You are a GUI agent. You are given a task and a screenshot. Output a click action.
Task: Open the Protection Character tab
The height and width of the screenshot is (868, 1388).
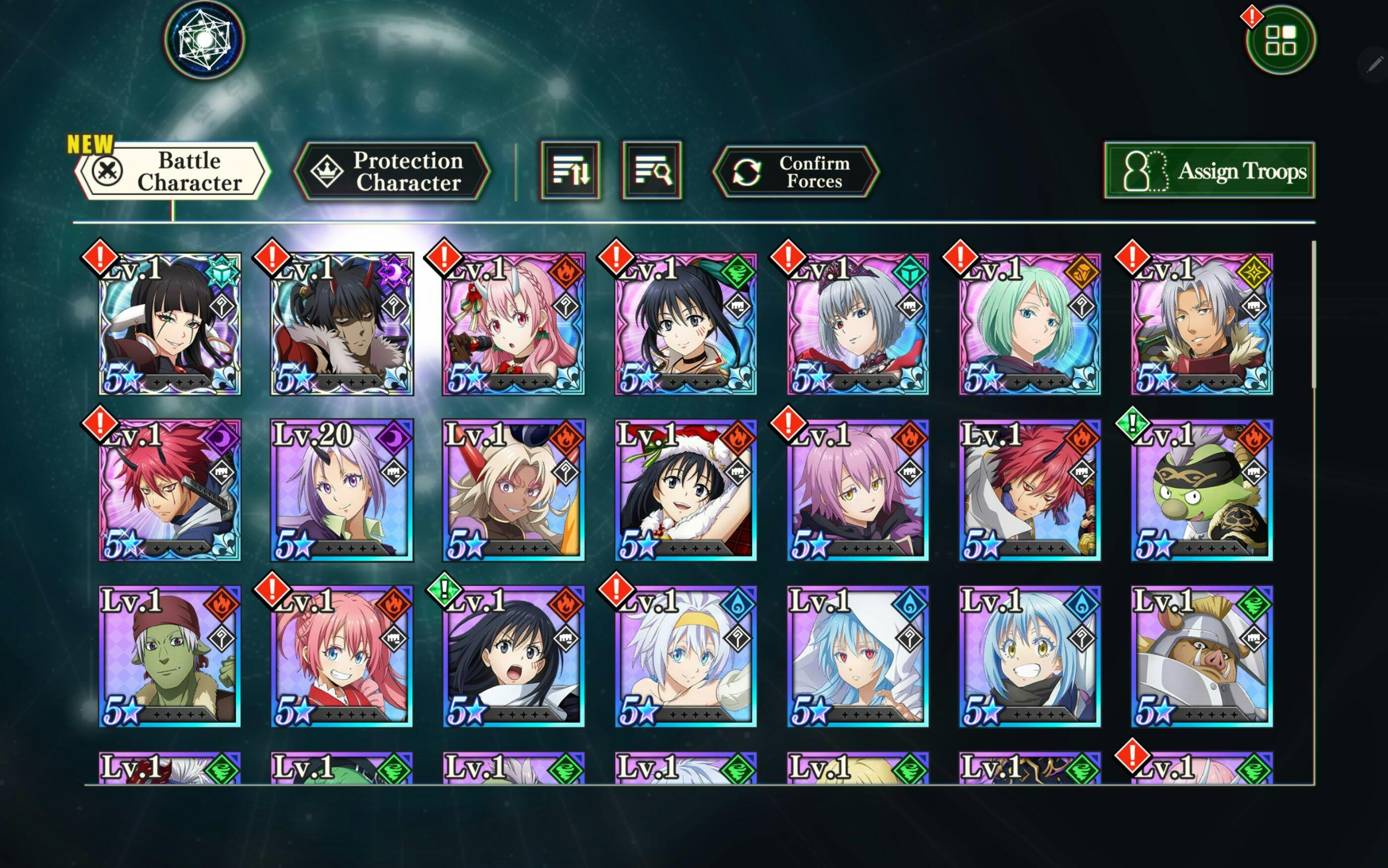[391, 171]
